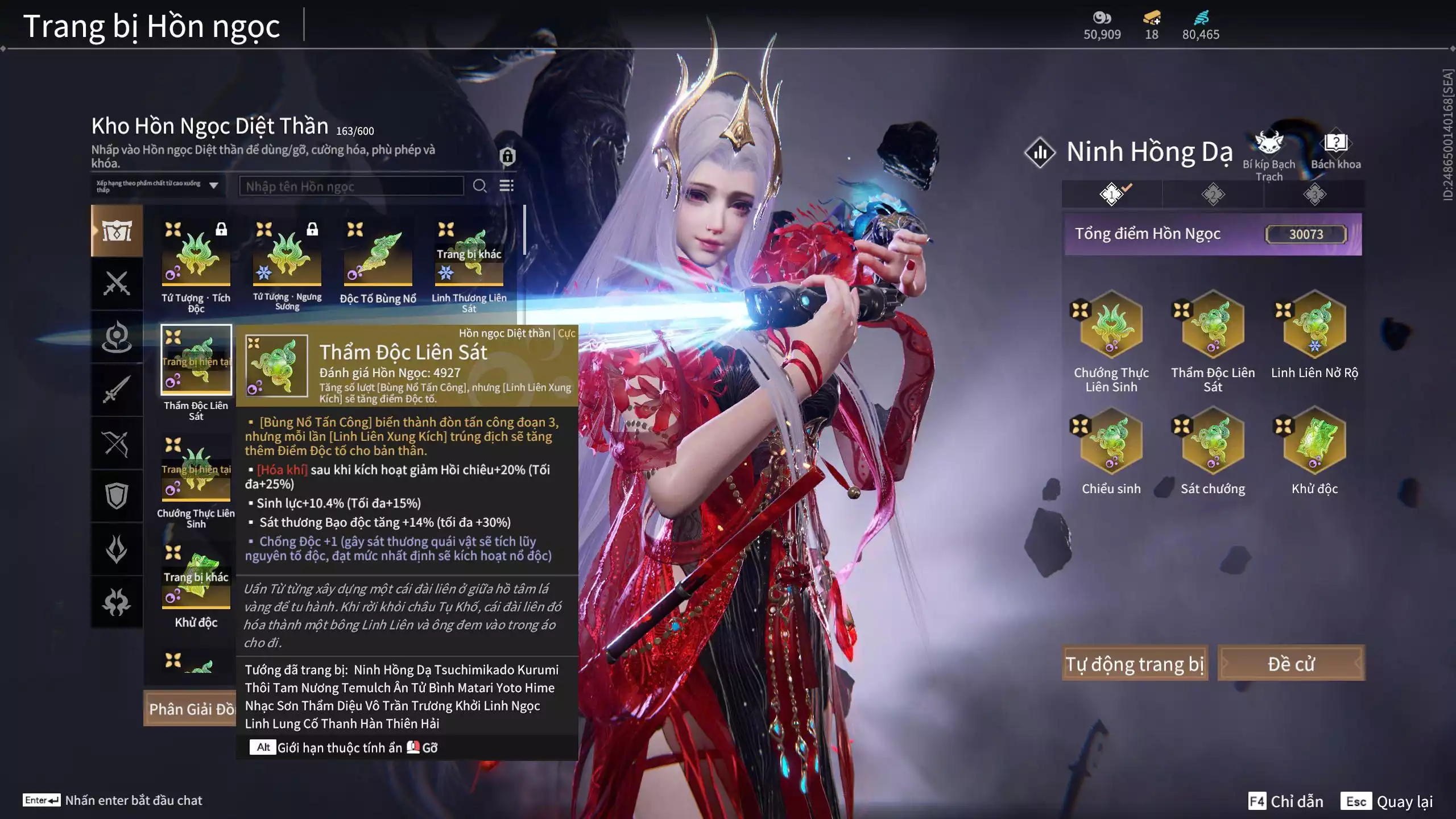
Task: Select the Tứ Tượng · Tích Độc jade
Action: [196, 256]
